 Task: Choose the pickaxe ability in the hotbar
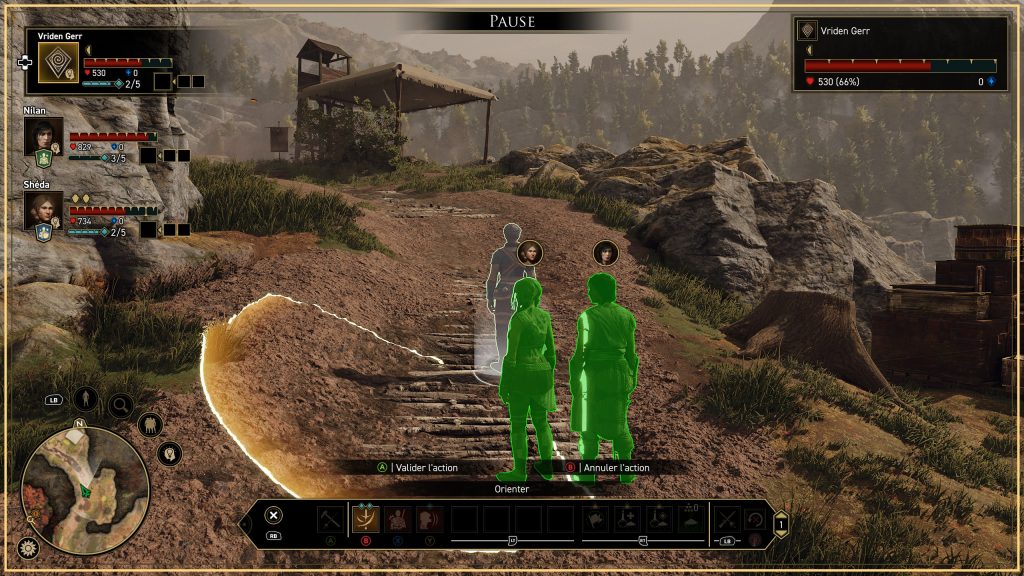(330, 519)
